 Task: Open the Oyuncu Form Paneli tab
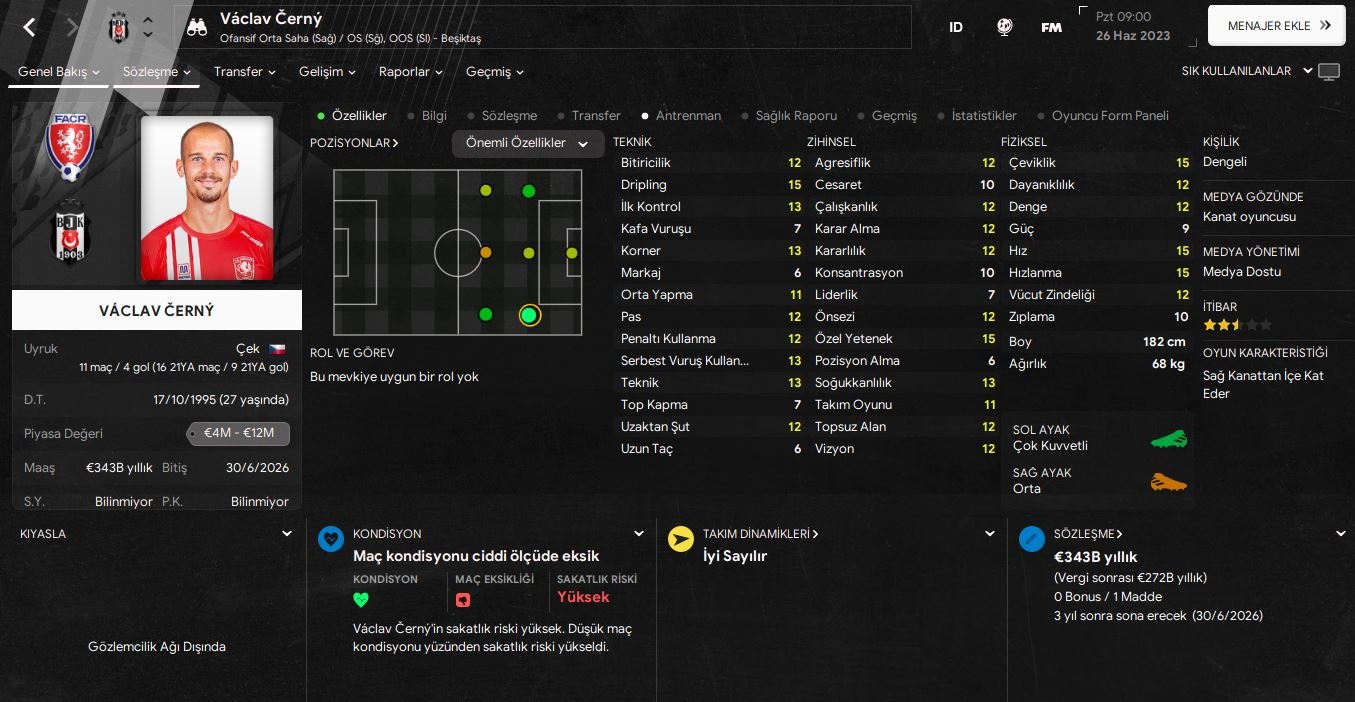[x=1109, y=116]
